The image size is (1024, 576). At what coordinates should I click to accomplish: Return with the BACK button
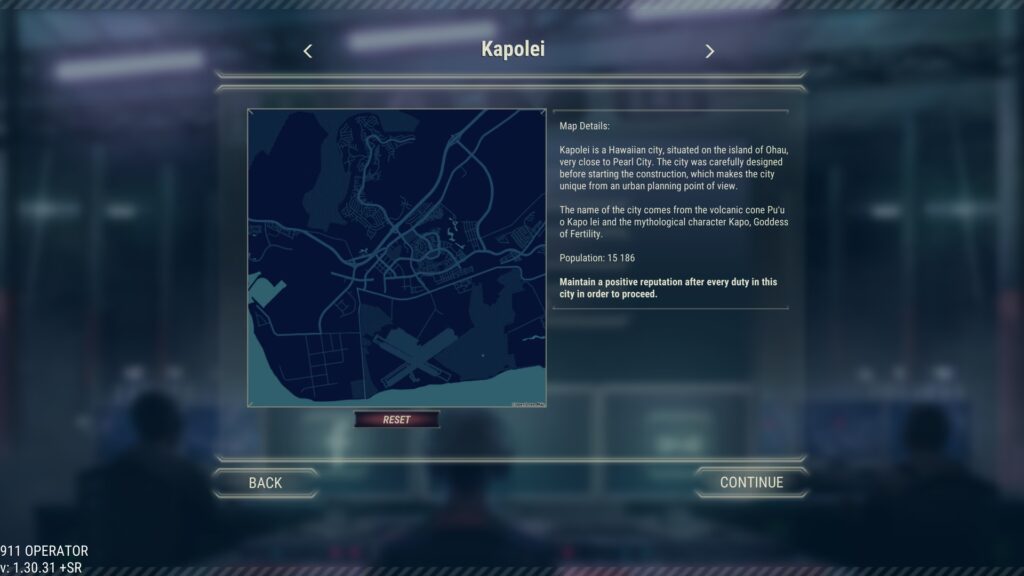265,482
